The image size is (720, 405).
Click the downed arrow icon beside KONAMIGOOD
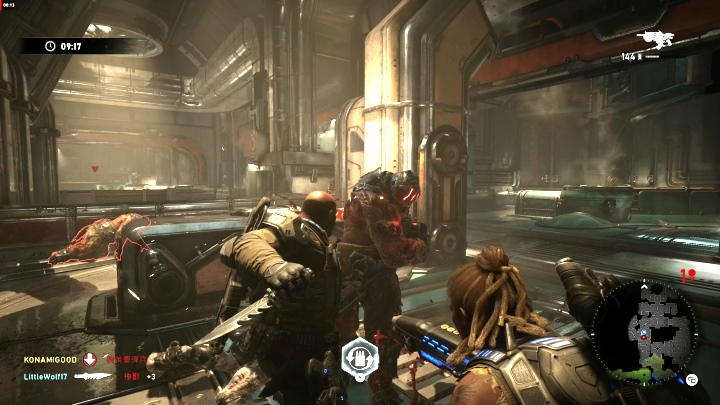(x=89, y=358)
